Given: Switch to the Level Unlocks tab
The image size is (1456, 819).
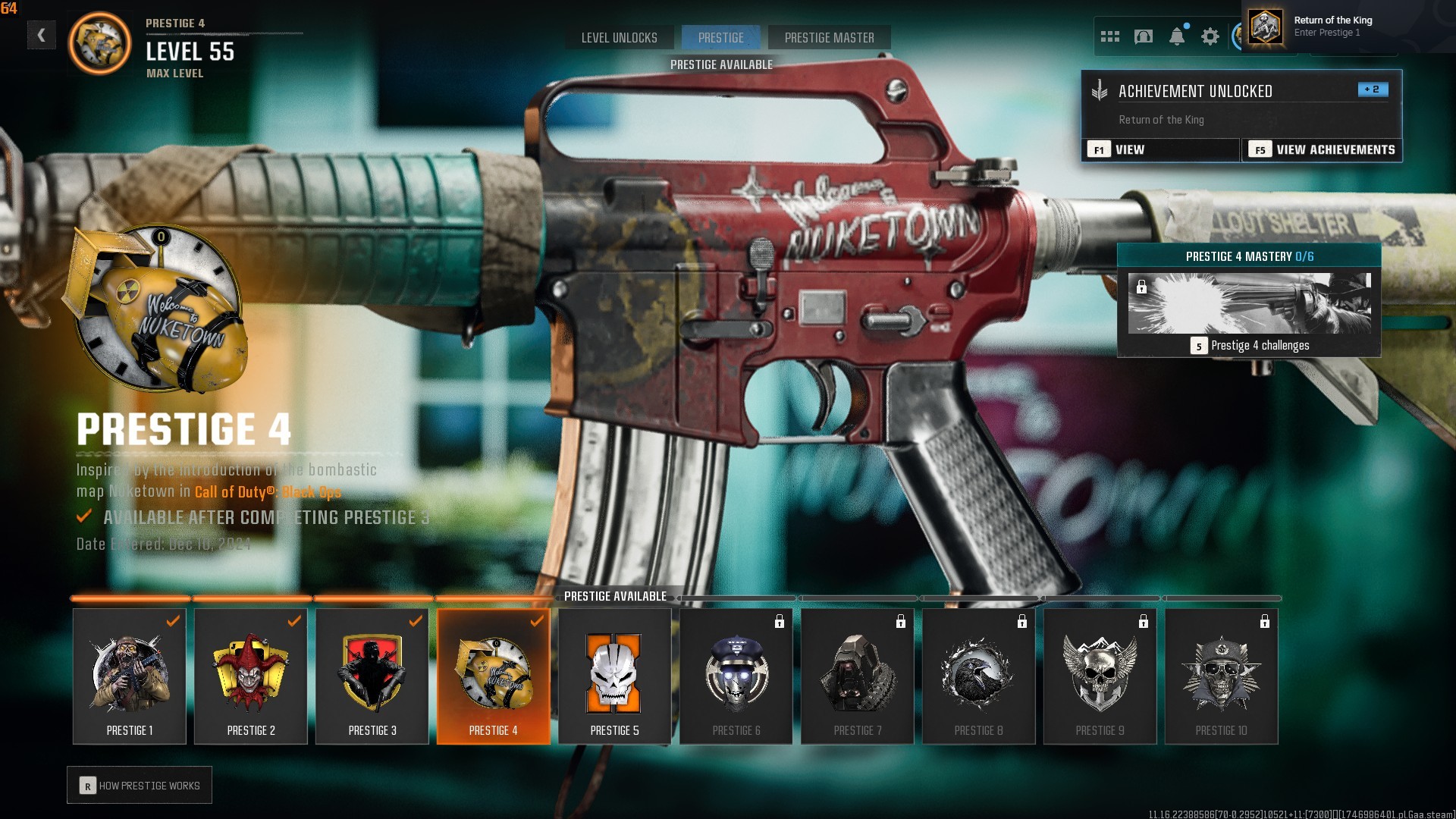Looking at the screenshot, I should point(619,38).
